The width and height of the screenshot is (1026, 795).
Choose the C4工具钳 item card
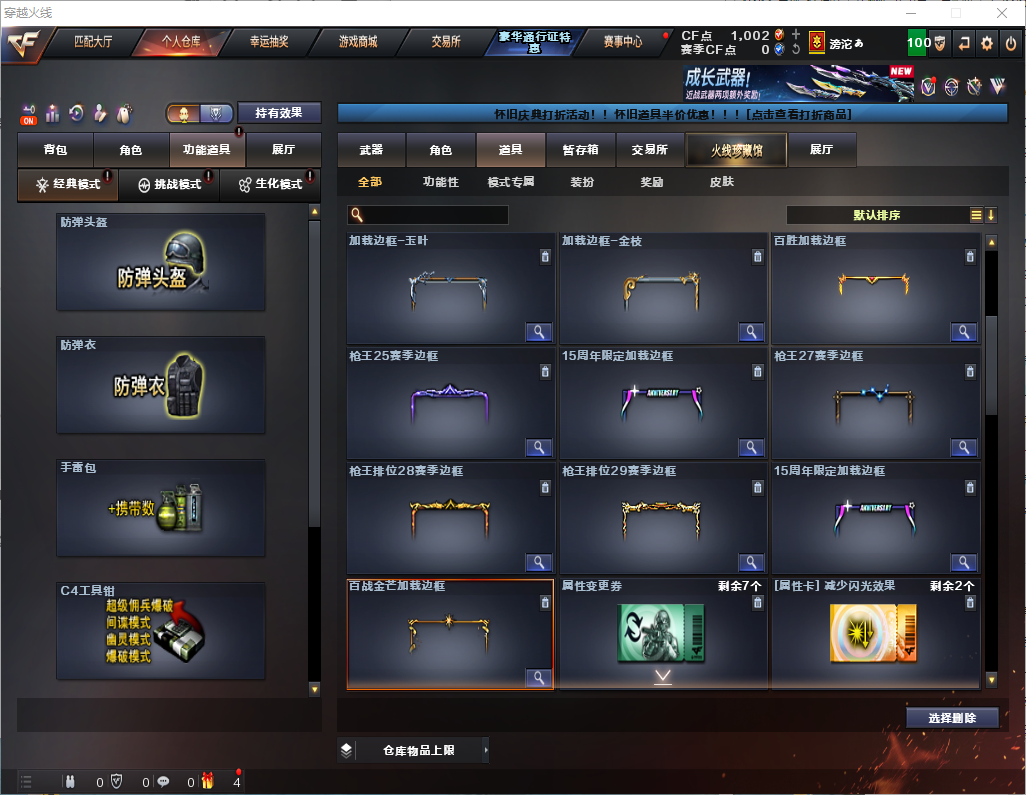[160, 631]
